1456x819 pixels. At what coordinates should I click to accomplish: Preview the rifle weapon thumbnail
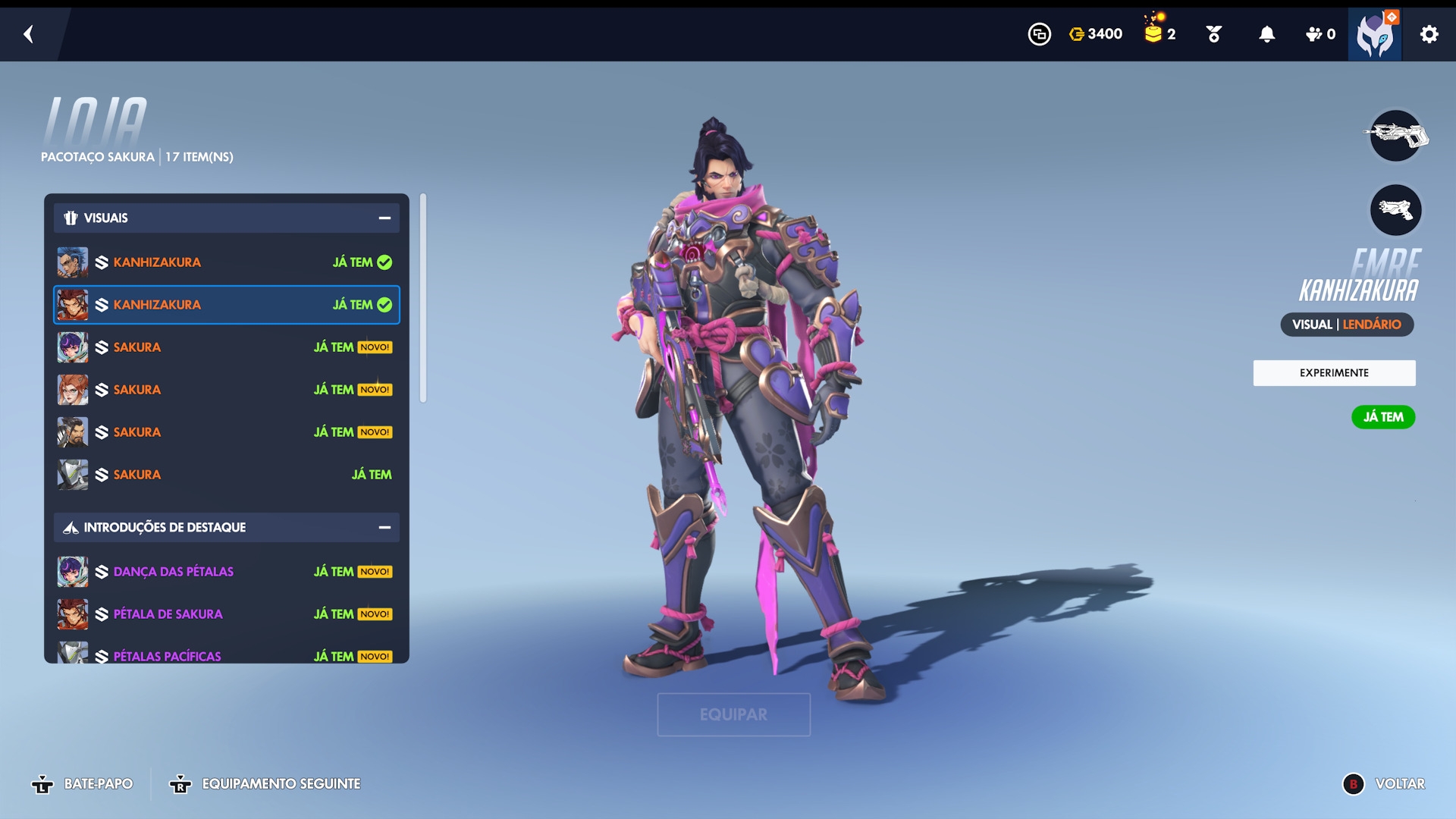(x=1395, y=136)
